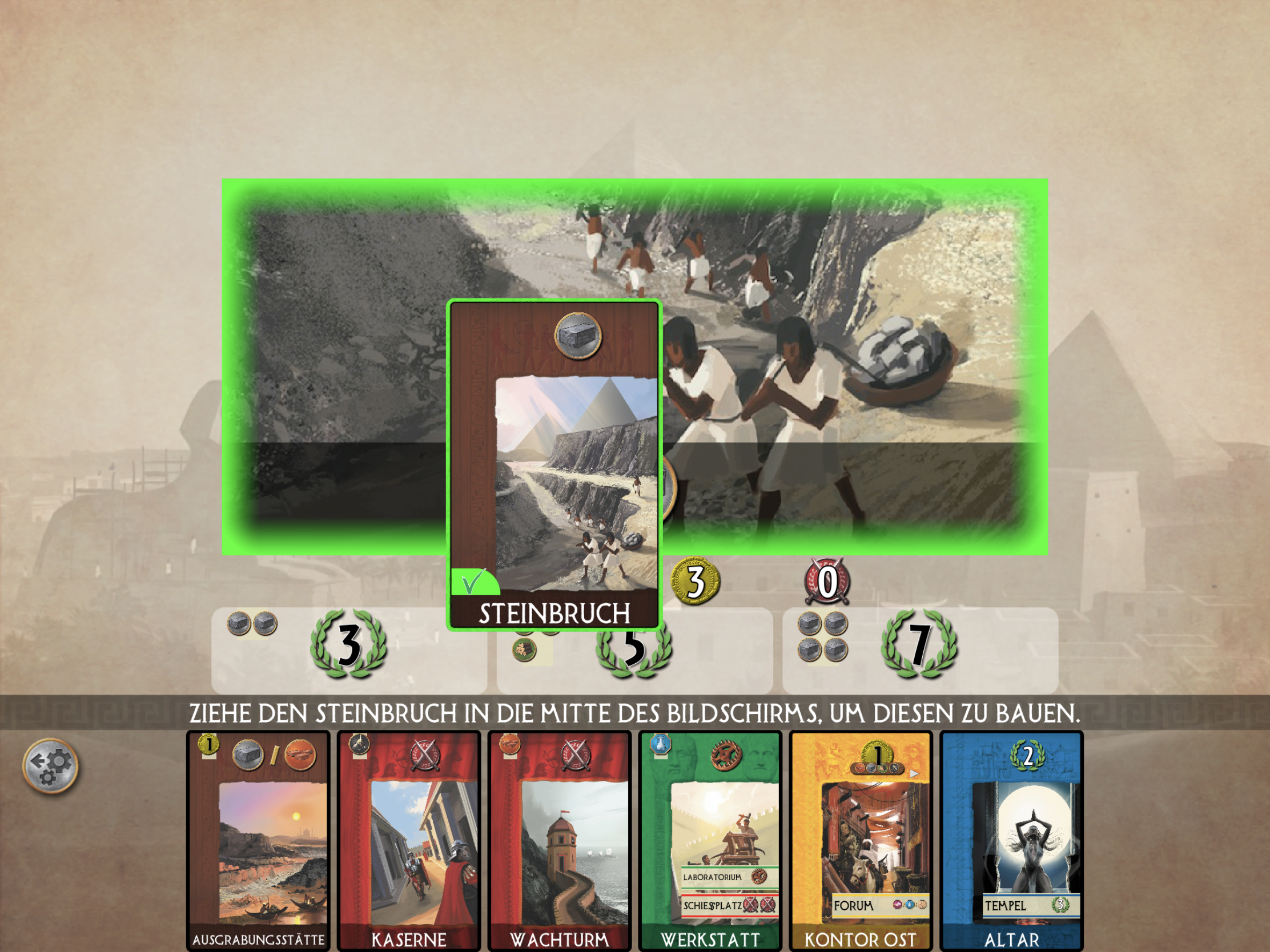This screenshot has height=952, width=1270.
Task: Click the red military shield icon
Action: click(x=827, y=582)
